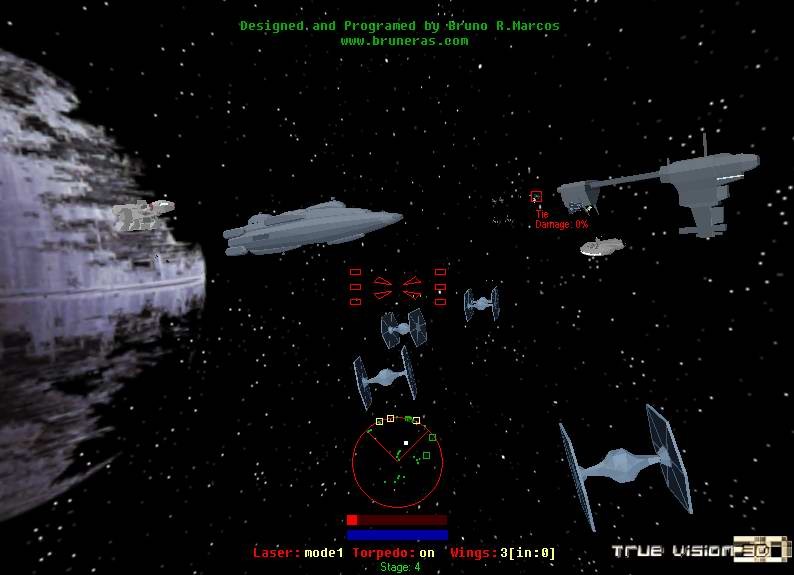The image size is (794, 575).
Task: Select the red target bracket on the Tie
Action: [x=536, y=197]
